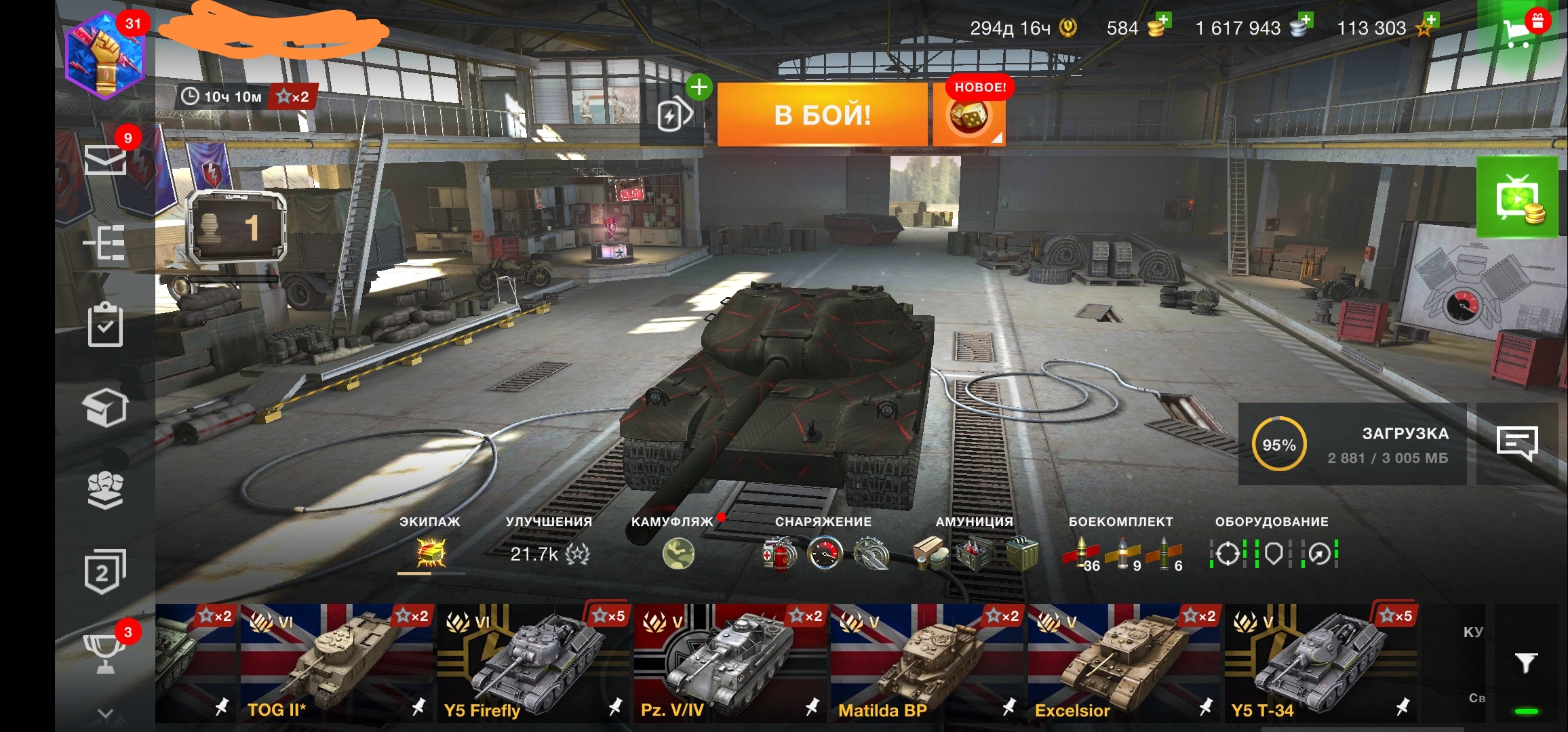Viewport: 1568px width, 732px height.
Task: Select the TOG II* tank
Action: 337,663
